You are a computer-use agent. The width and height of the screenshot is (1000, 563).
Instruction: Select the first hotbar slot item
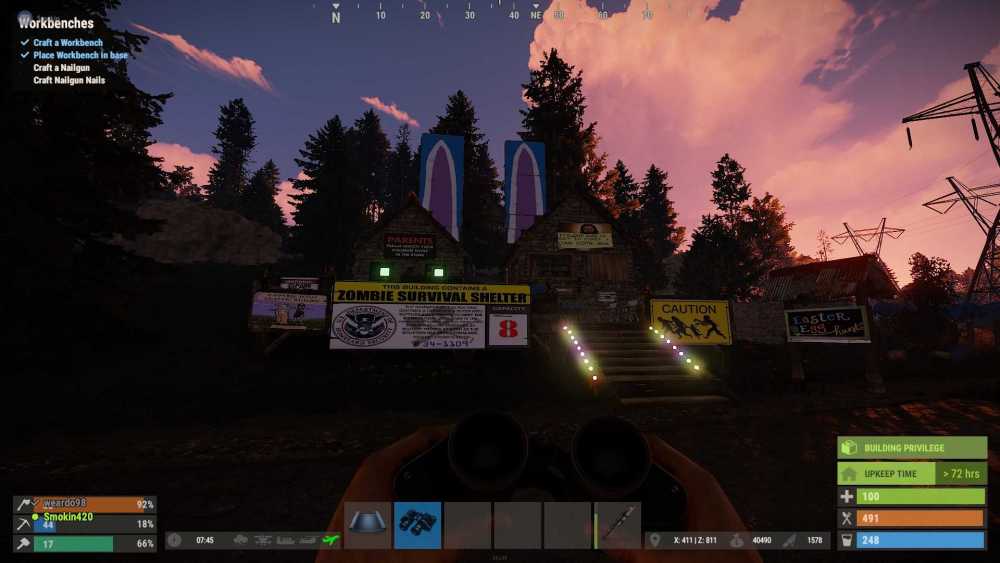coord(367,525)
